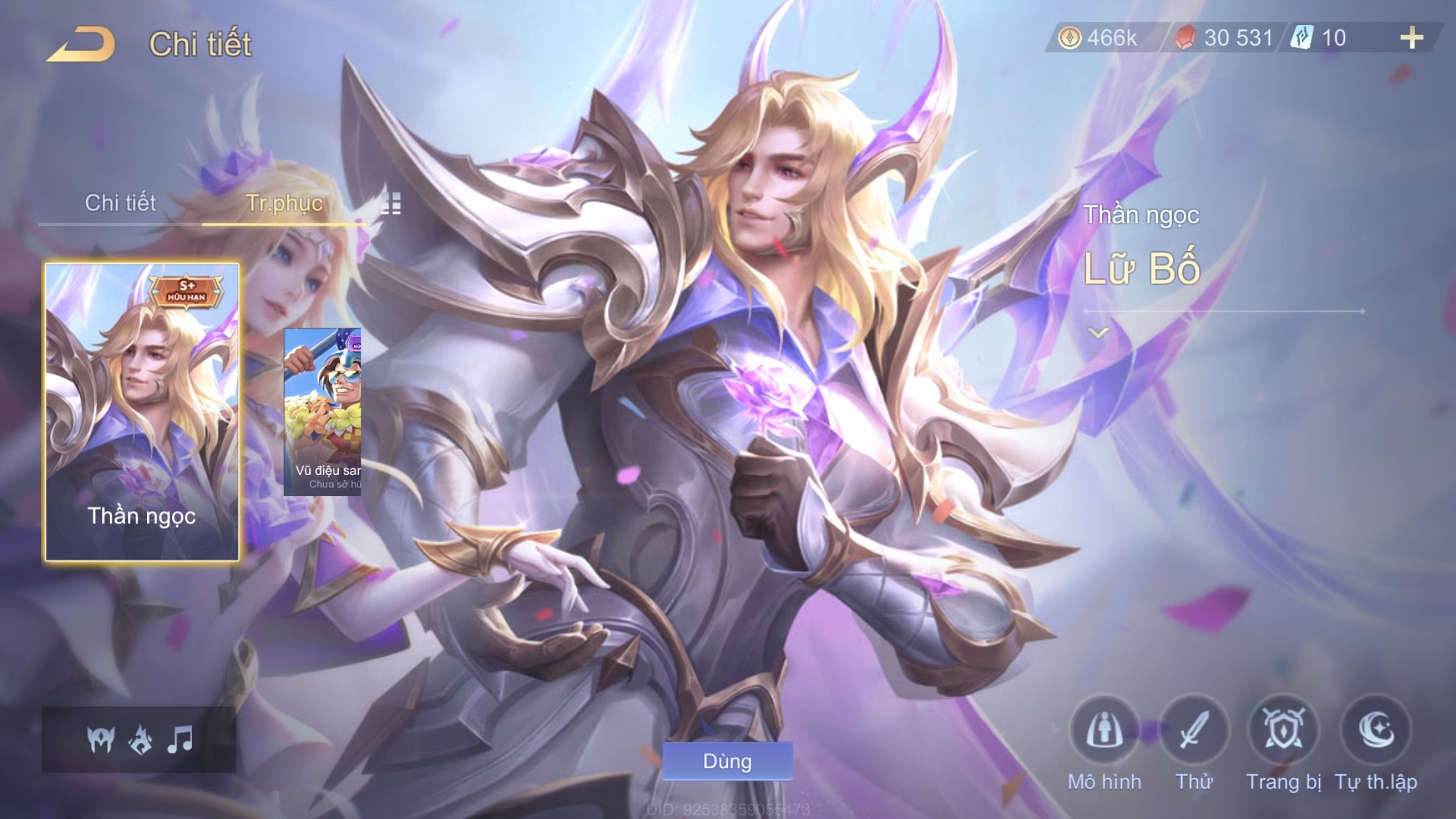Open the Tr.phục skins tab
Image resolution: width=1456 pixels, height=819 pixels.
pos(284,203)
